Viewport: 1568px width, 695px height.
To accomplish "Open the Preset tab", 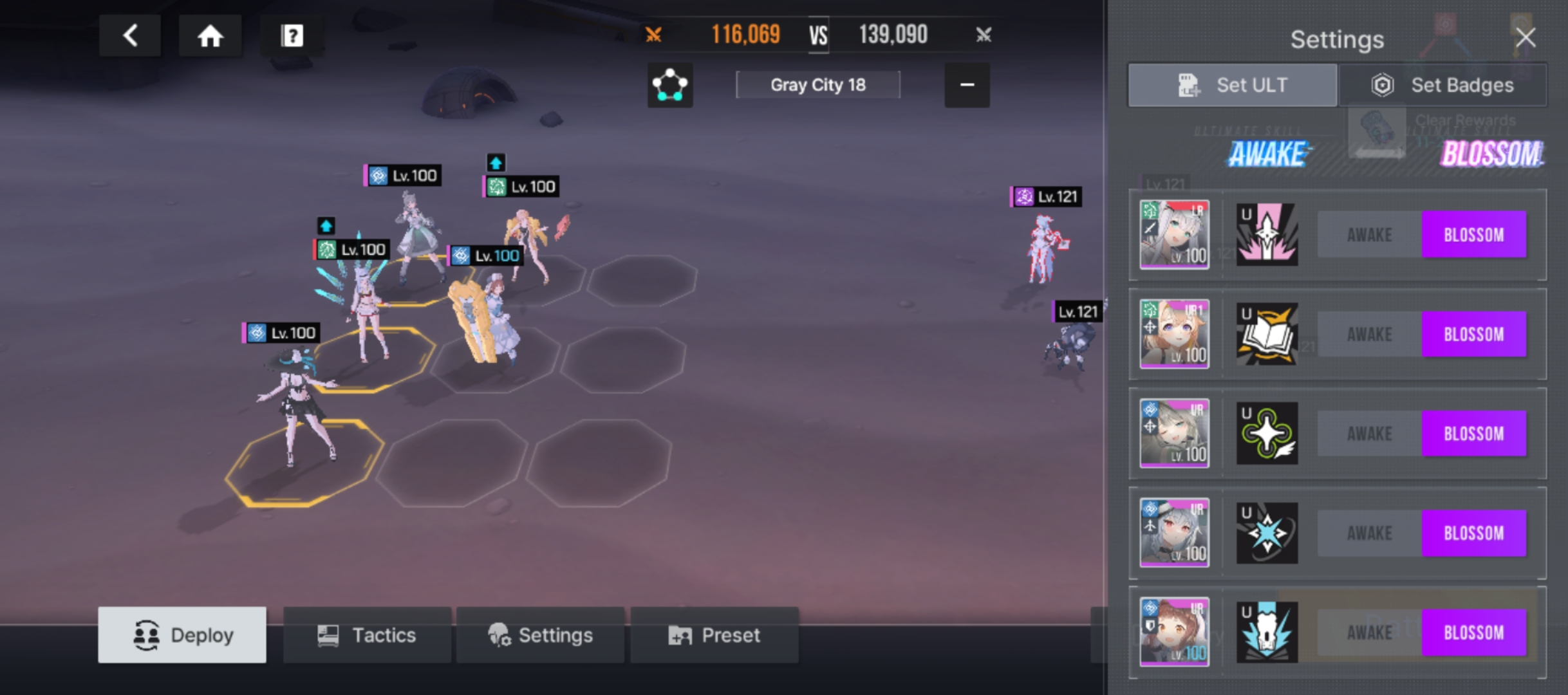I will coord(714,635).
